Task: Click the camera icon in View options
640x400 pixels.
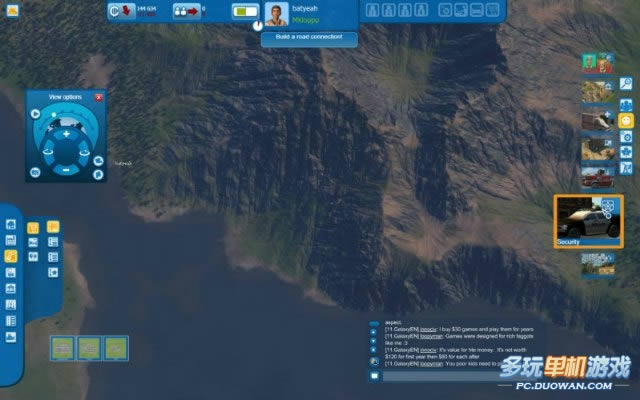Action: point(35,172)
